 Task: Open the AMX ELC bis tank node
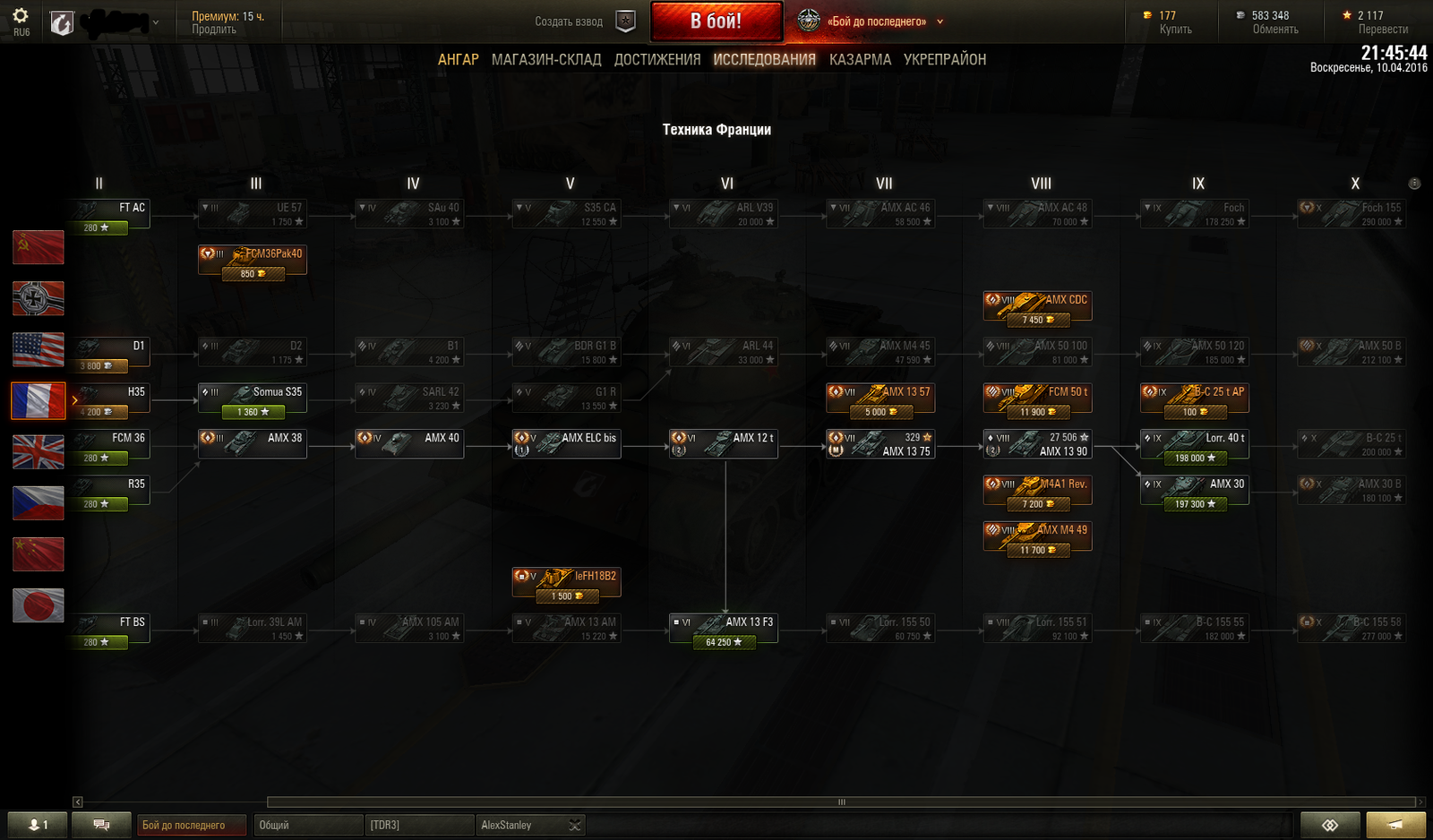point(566,444)
